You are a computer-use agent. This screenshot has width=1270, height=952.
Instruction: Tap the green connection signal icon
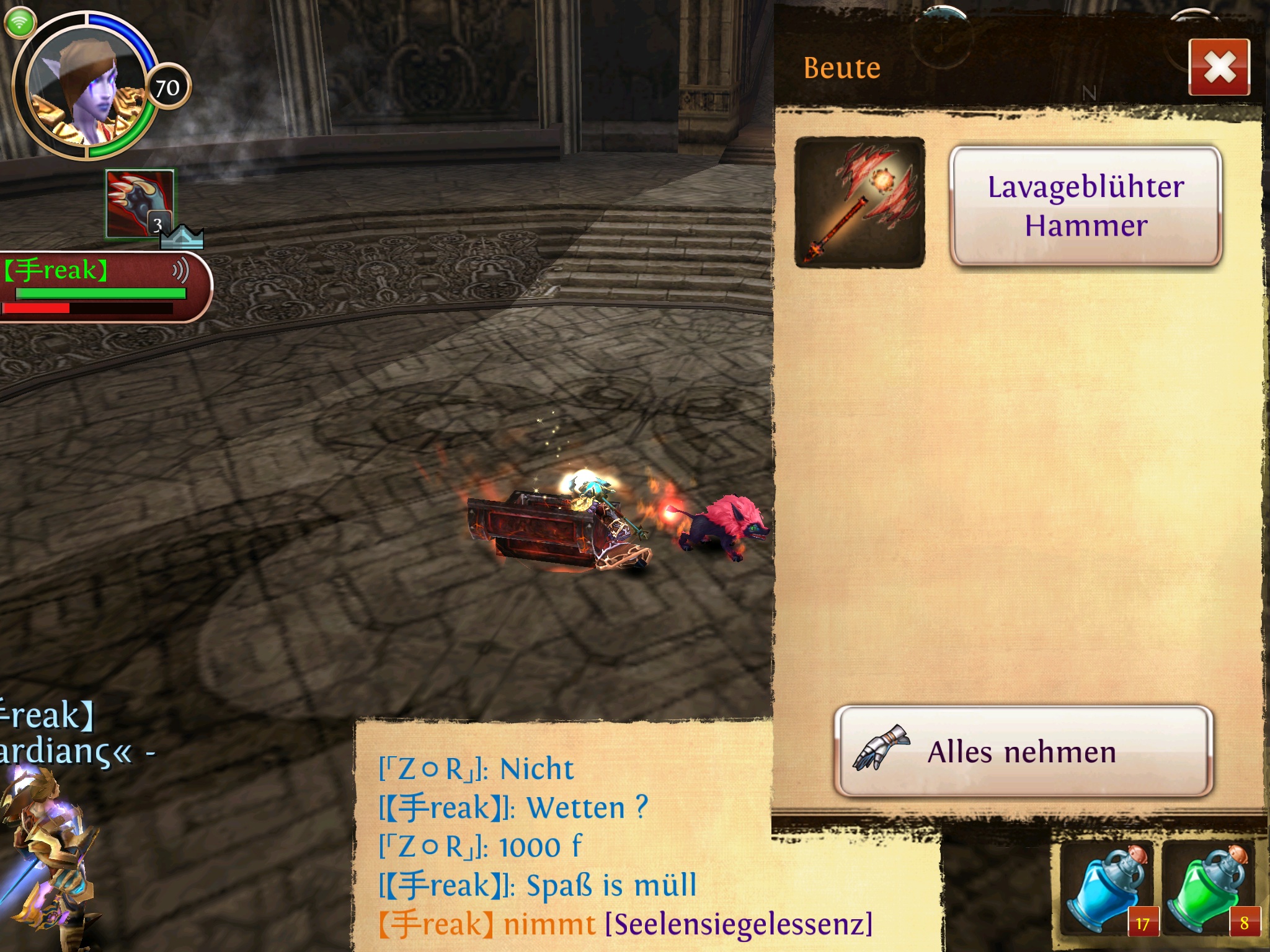tap(20, 23)
